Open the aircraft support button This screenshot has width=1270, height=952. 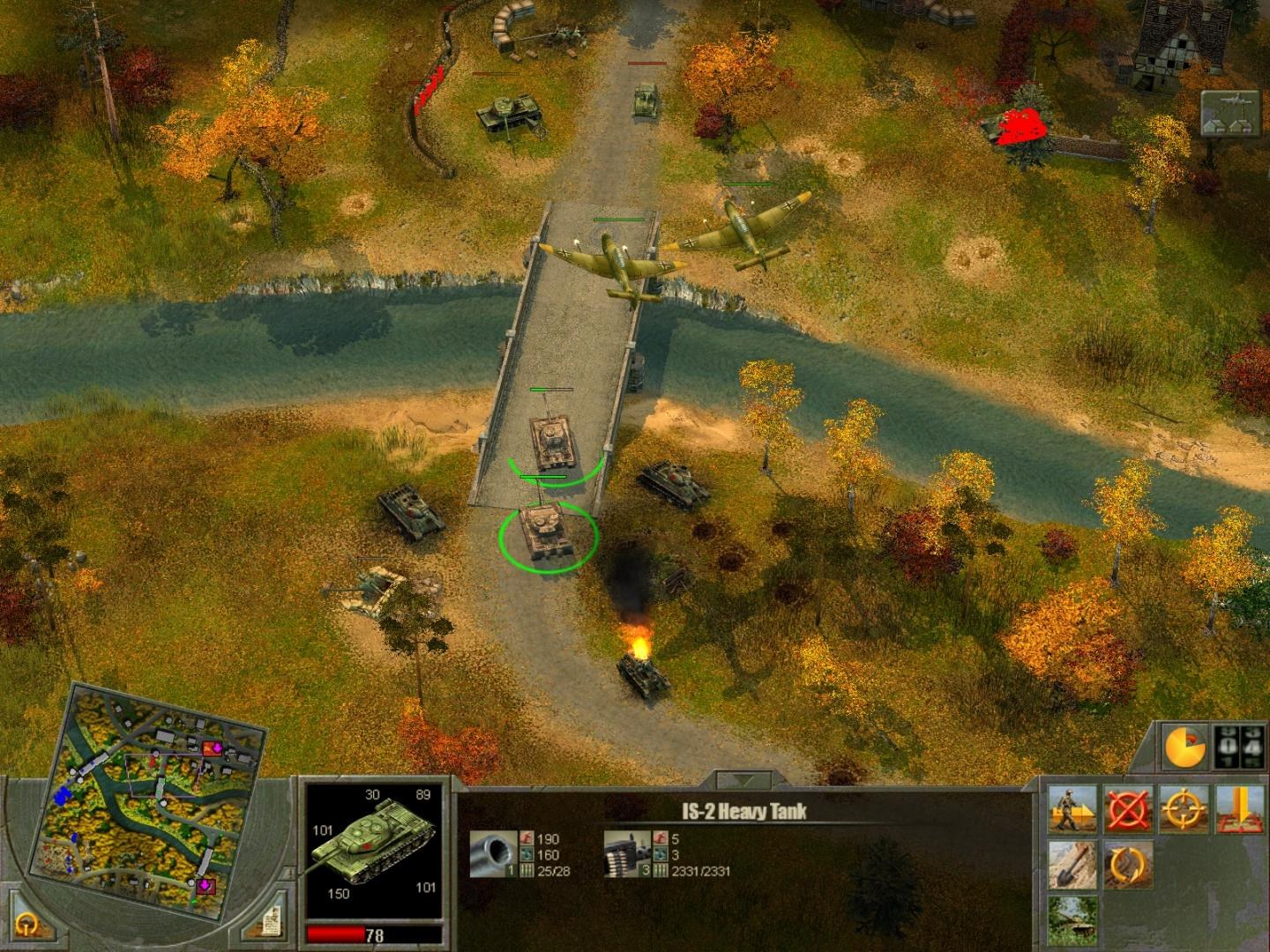click(1229, 113)
